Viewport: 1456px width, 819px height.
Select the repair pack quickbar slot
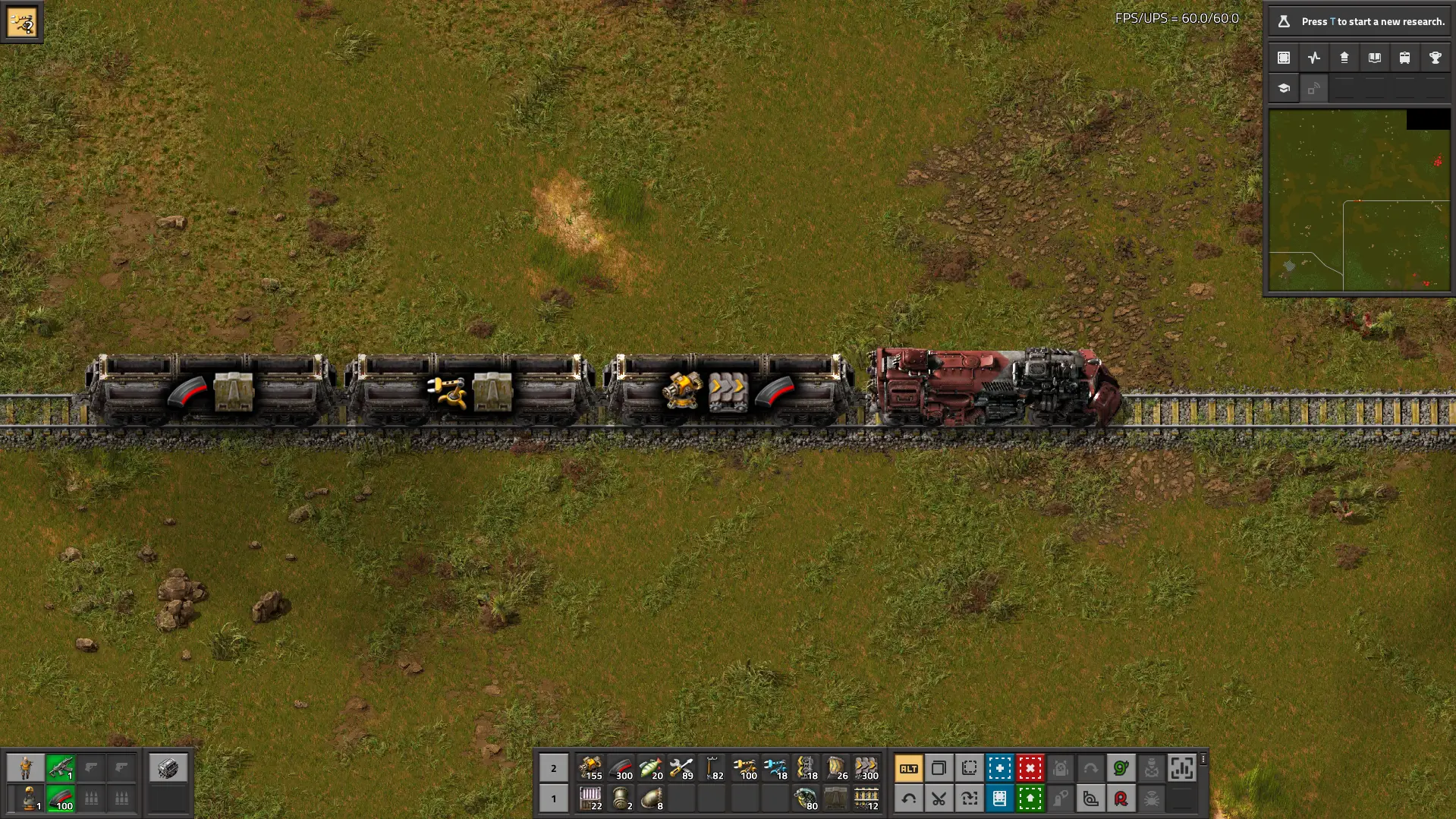(681, 768)
